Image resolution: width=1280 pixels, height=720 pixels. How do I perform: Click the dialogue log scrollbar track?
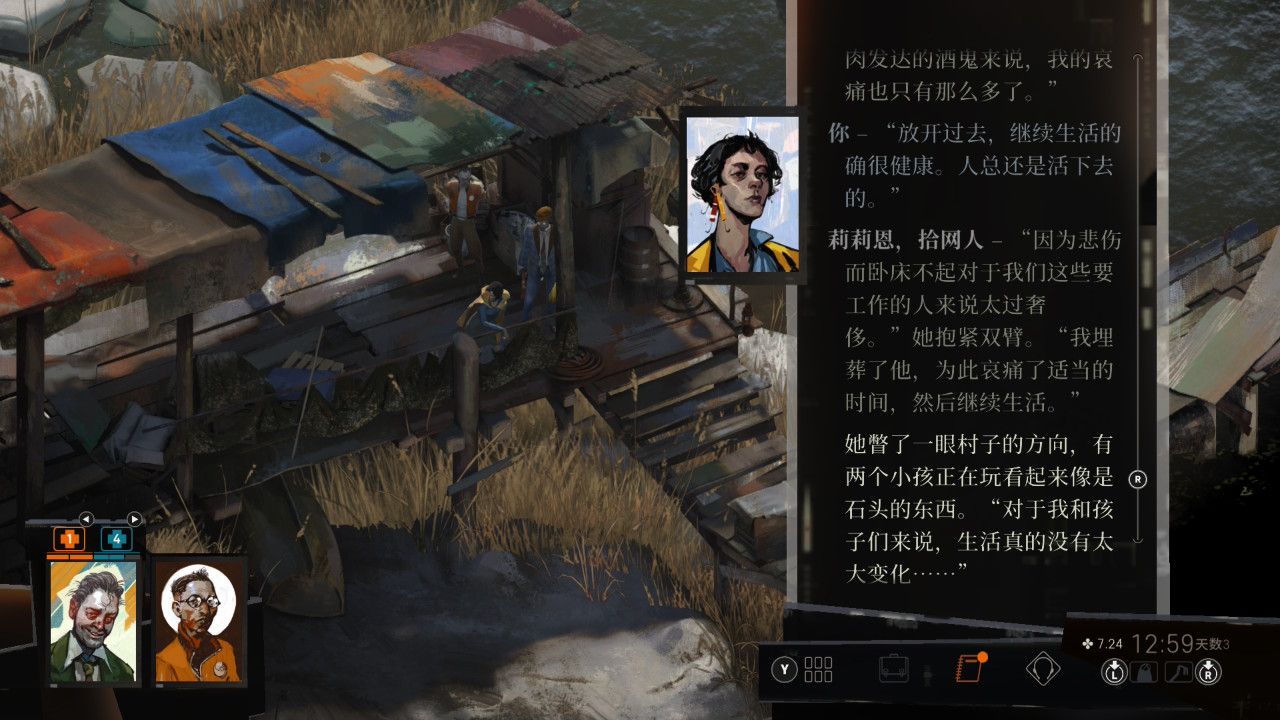coord(1137,300)
